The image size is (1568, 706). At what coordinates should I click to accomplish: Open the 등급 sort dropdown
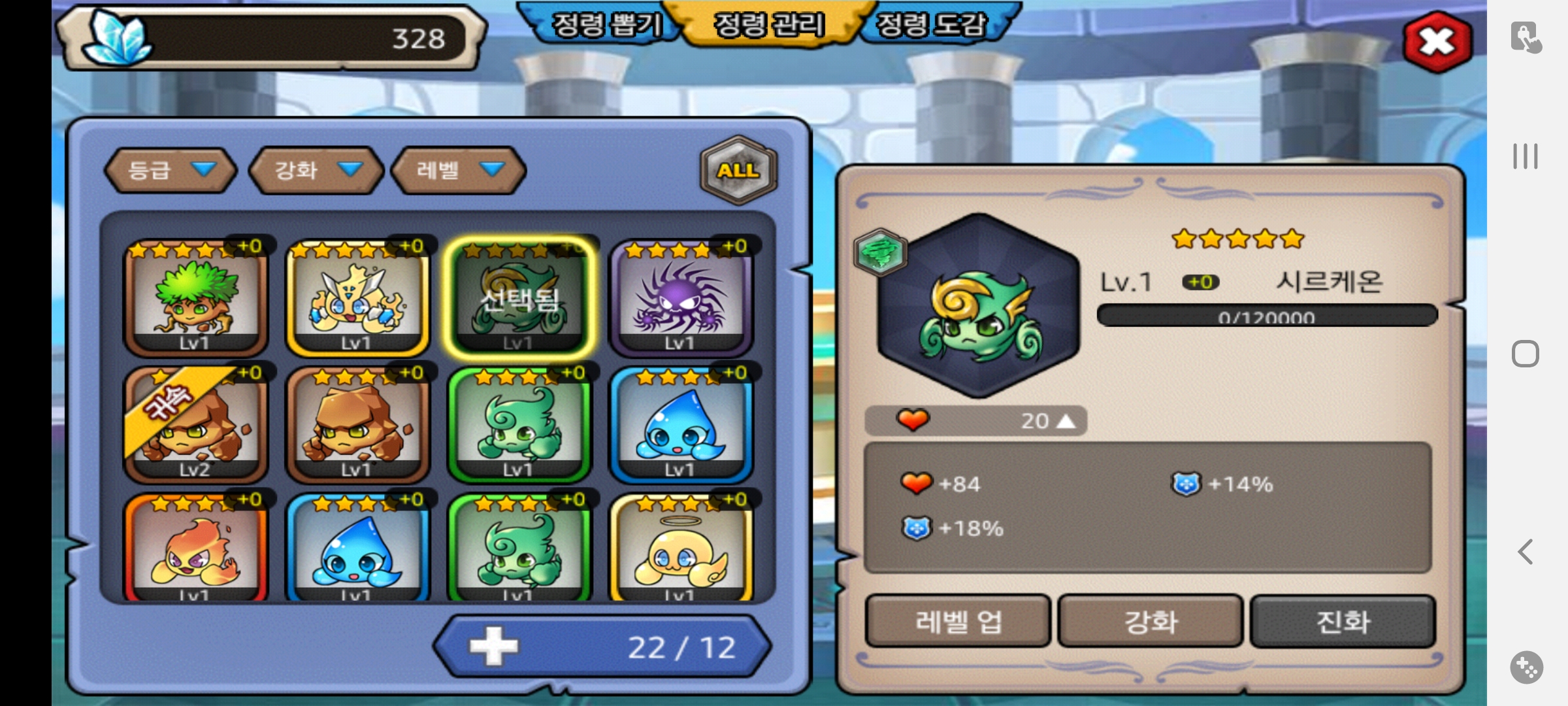(x=170, y=171)
